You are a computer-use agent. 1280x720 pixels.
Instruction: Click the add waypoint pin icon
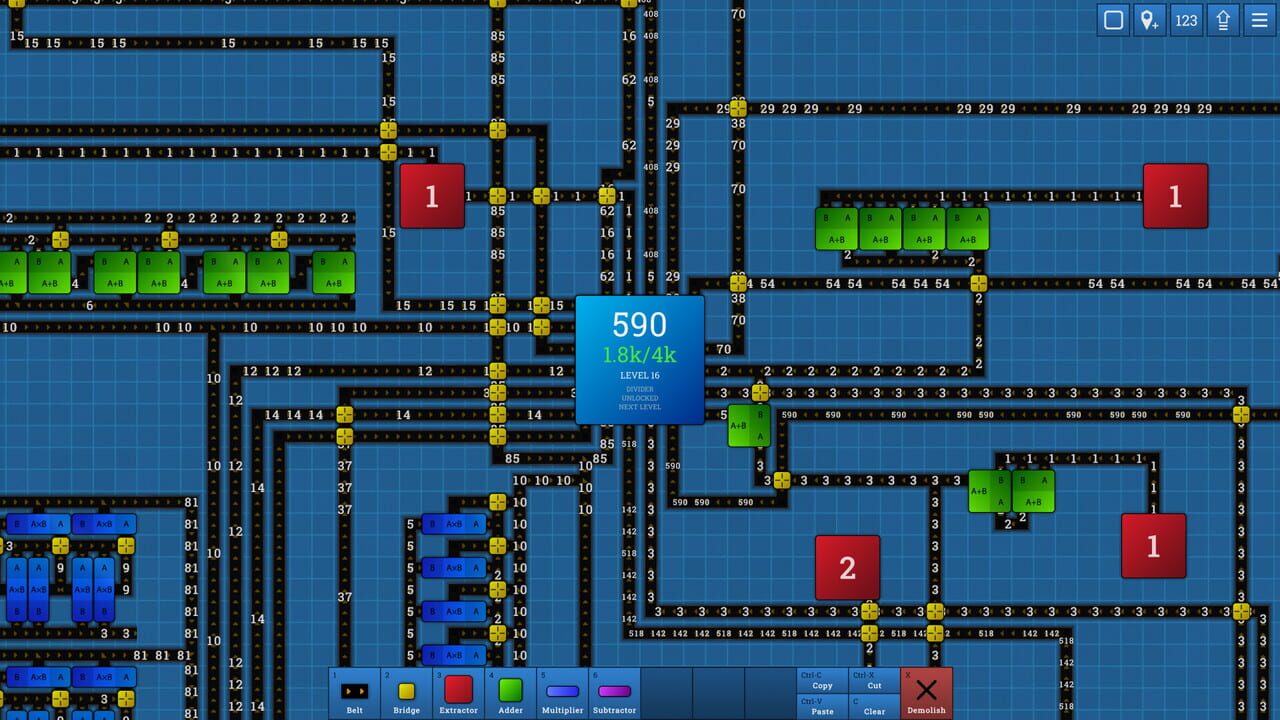[x=1150, y=20]
